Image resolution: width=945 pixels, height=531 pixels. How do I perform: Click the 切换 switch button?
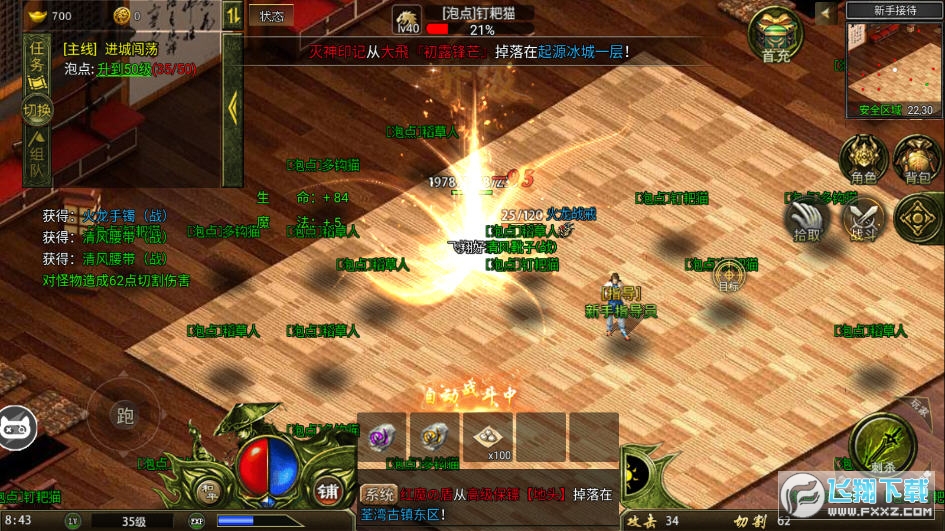click(x=37, y=110)
